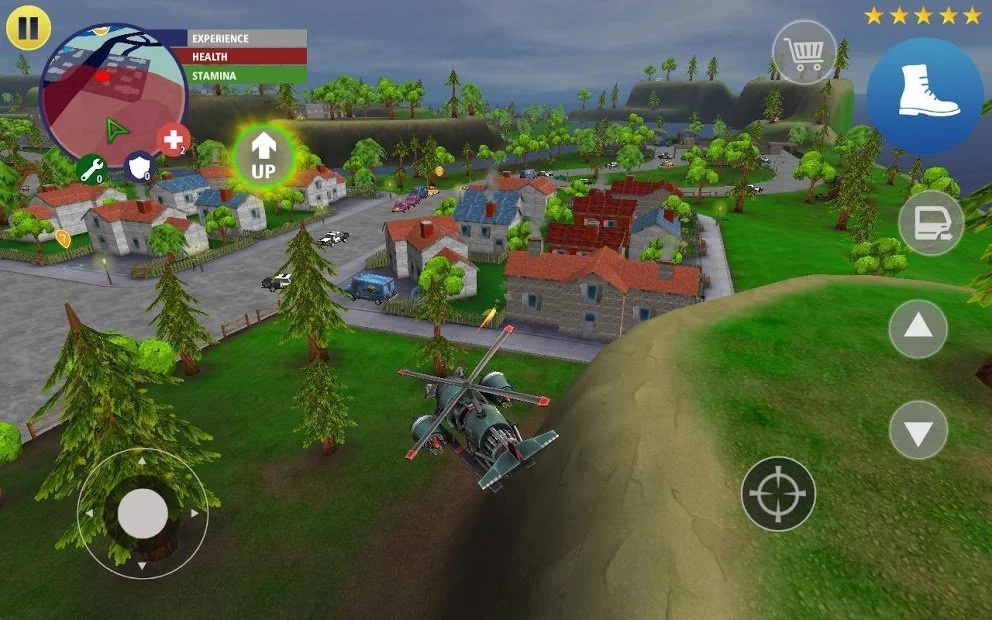The image size is (992, 620).
Task: Tap the virtual movement joystick
Action: tap(143, 514)
